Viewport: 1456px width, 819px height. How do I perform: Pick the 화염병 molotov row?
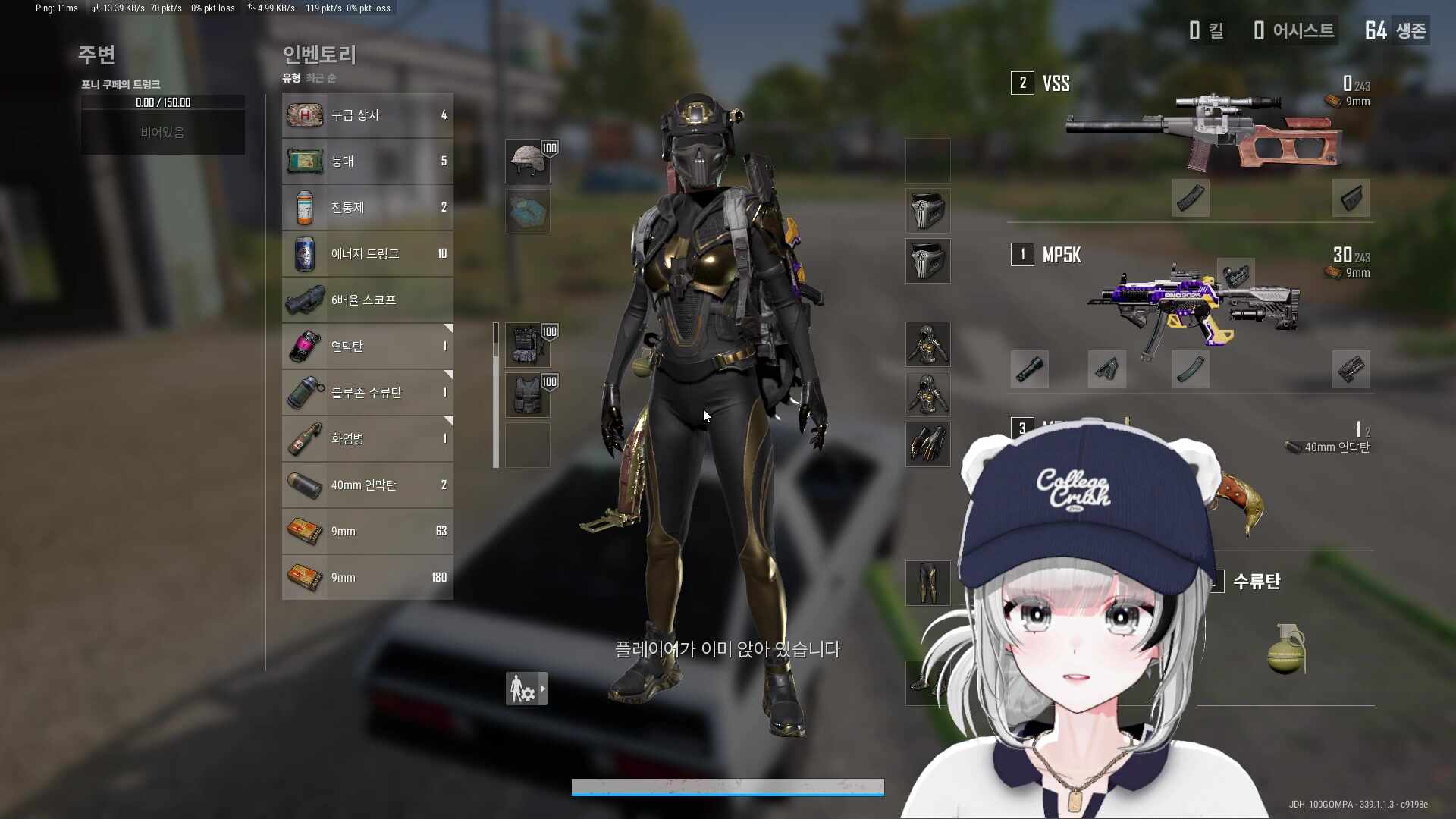point(367,439)
